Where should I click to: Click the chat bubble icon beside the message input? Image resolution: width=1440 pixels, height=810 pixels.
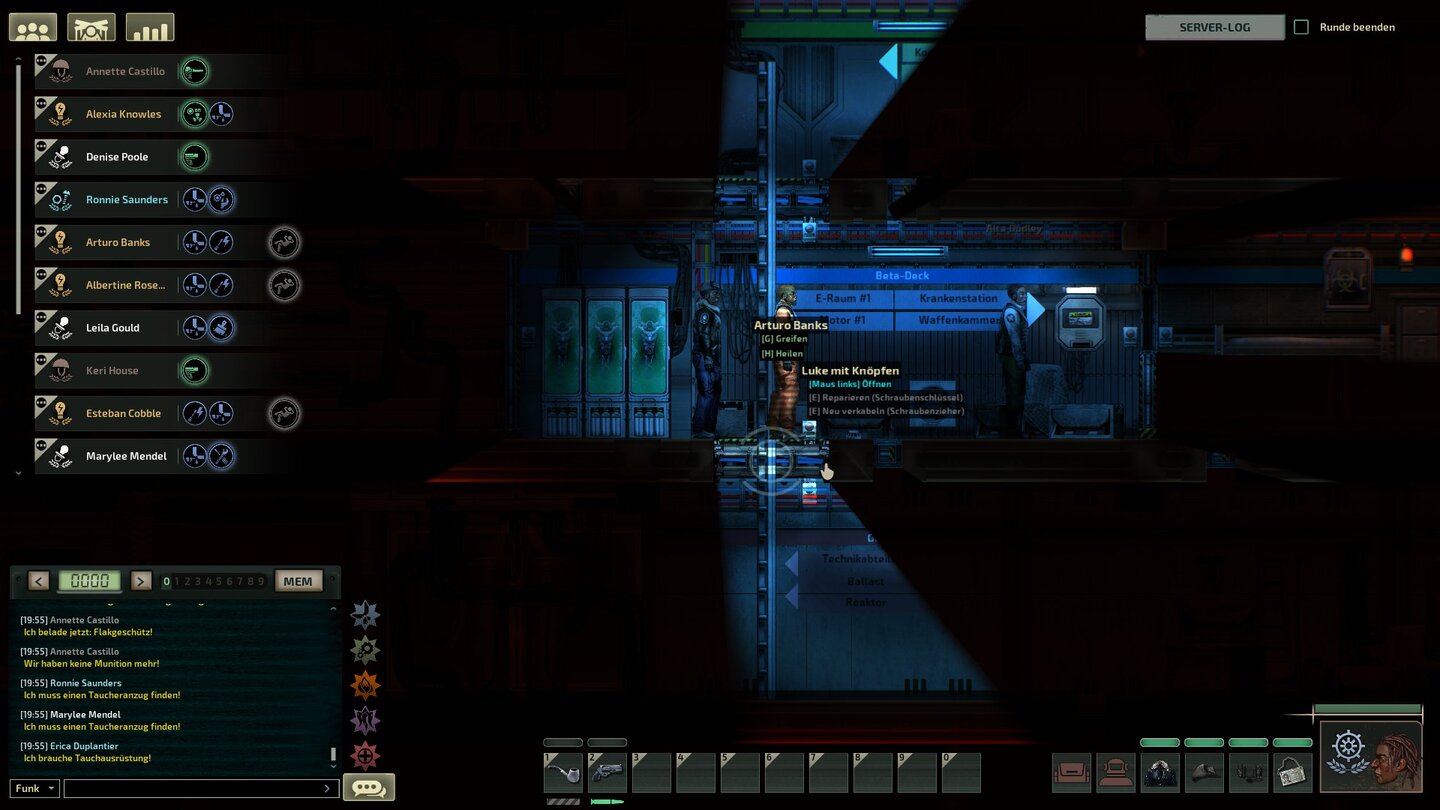tap(368, 787)
